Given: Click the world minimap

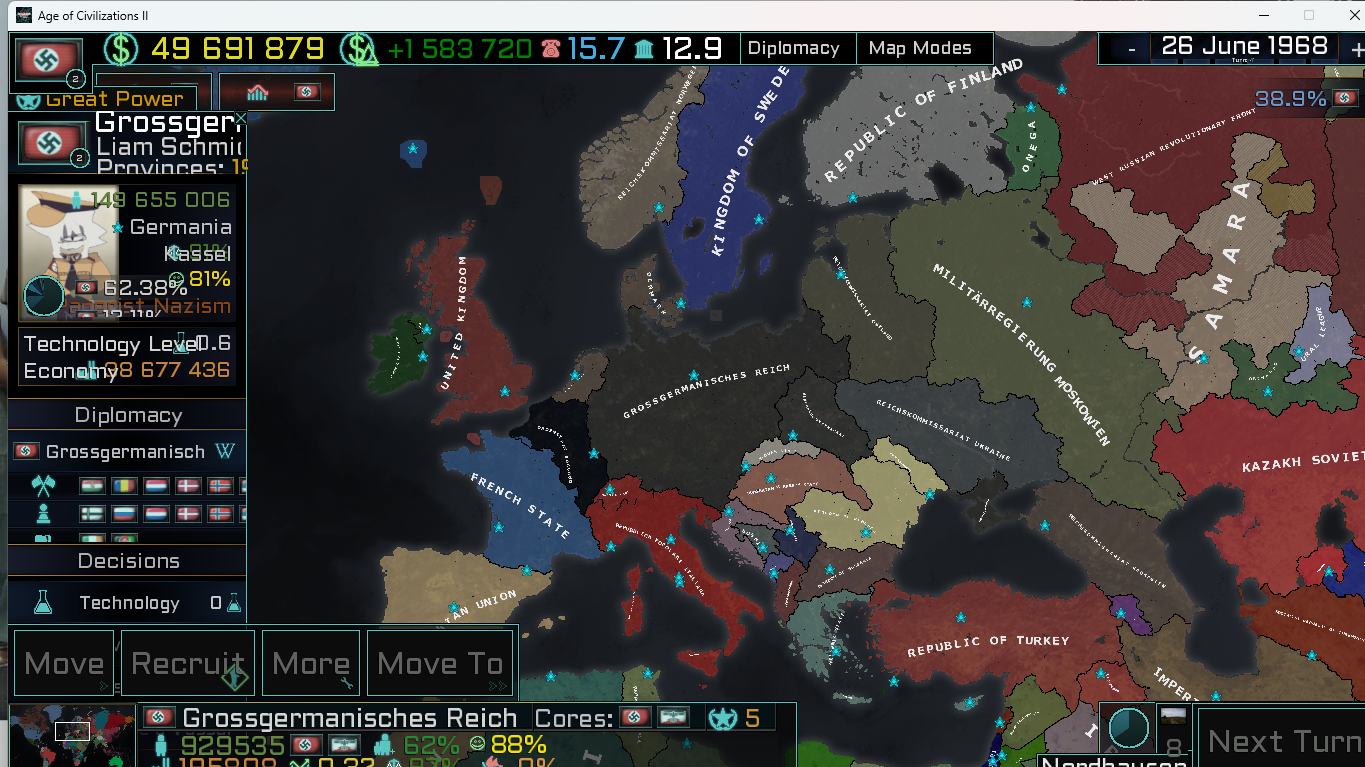Looking at the screenshot, I should click(x=71, y=736).
